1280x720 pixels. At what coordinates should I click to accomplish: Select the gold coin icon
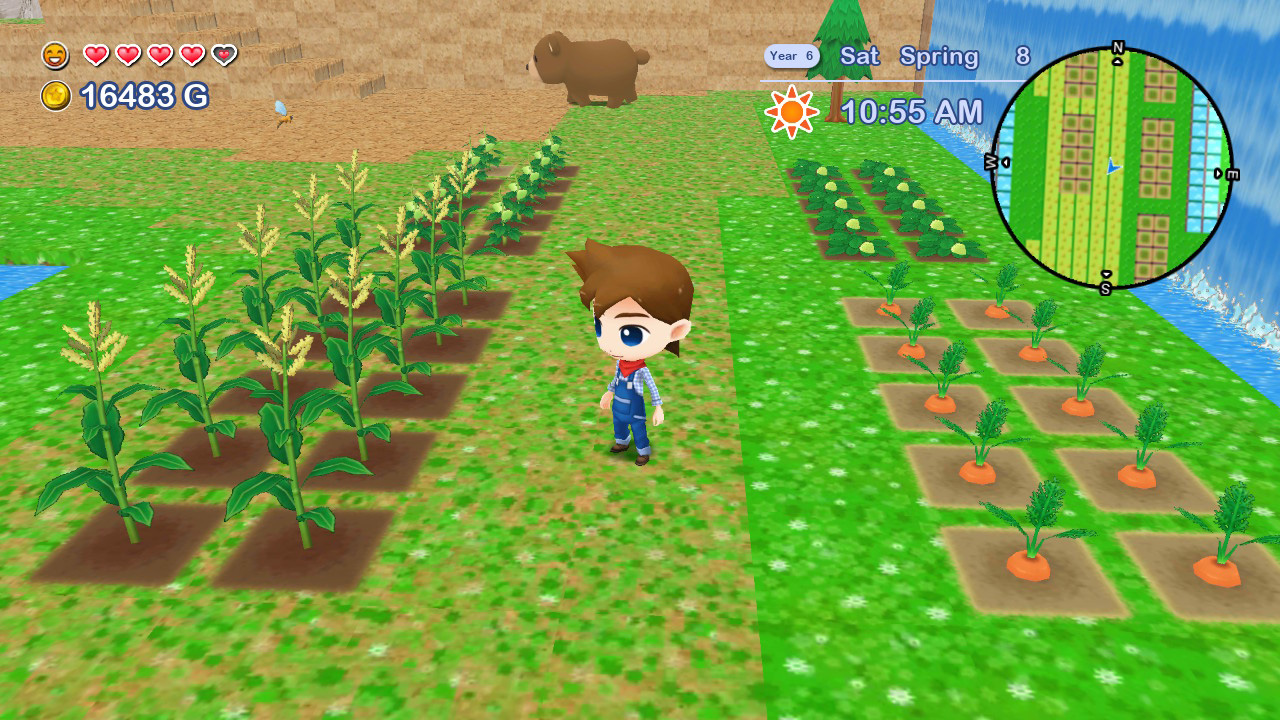click(56, 97)
